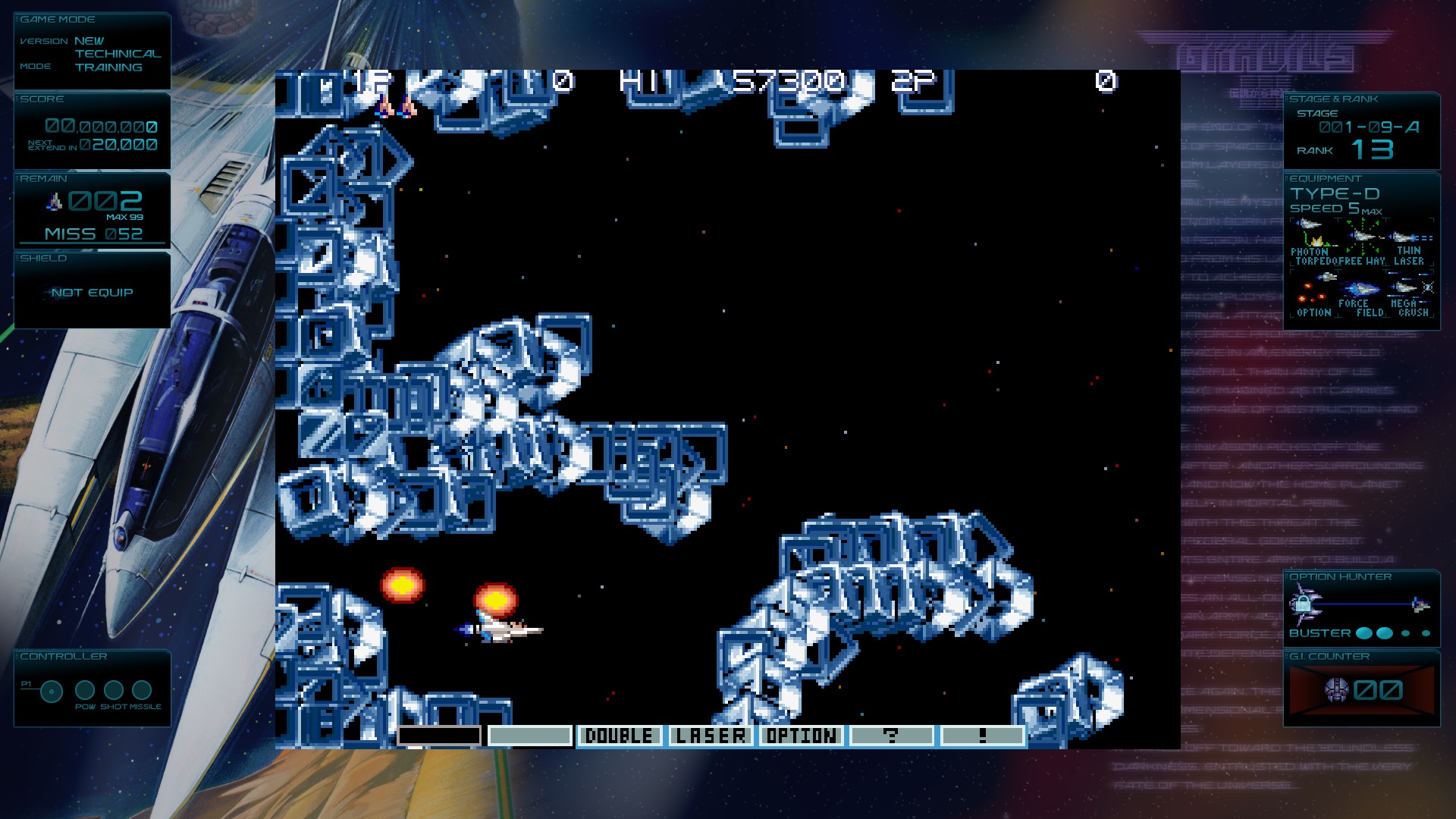Click the G.I. Counter brain icon
The height and width of the screenshot is (819, 1456).
point(1336,689)
